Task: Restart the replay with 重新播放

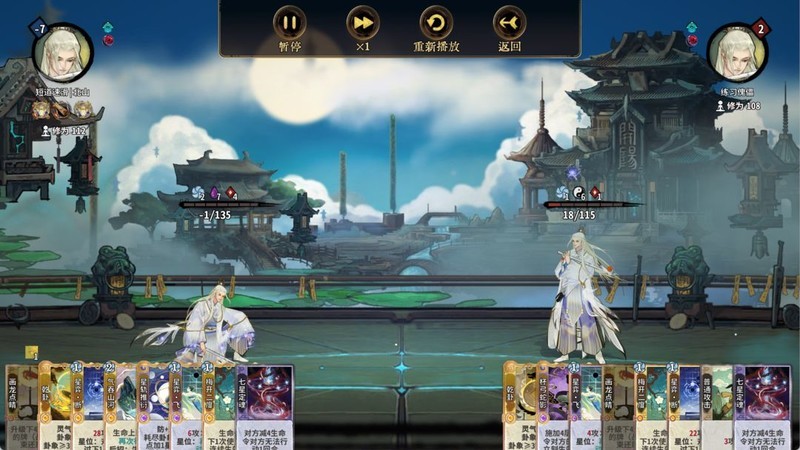Action: pyautogui.click(x=436, y=24)
